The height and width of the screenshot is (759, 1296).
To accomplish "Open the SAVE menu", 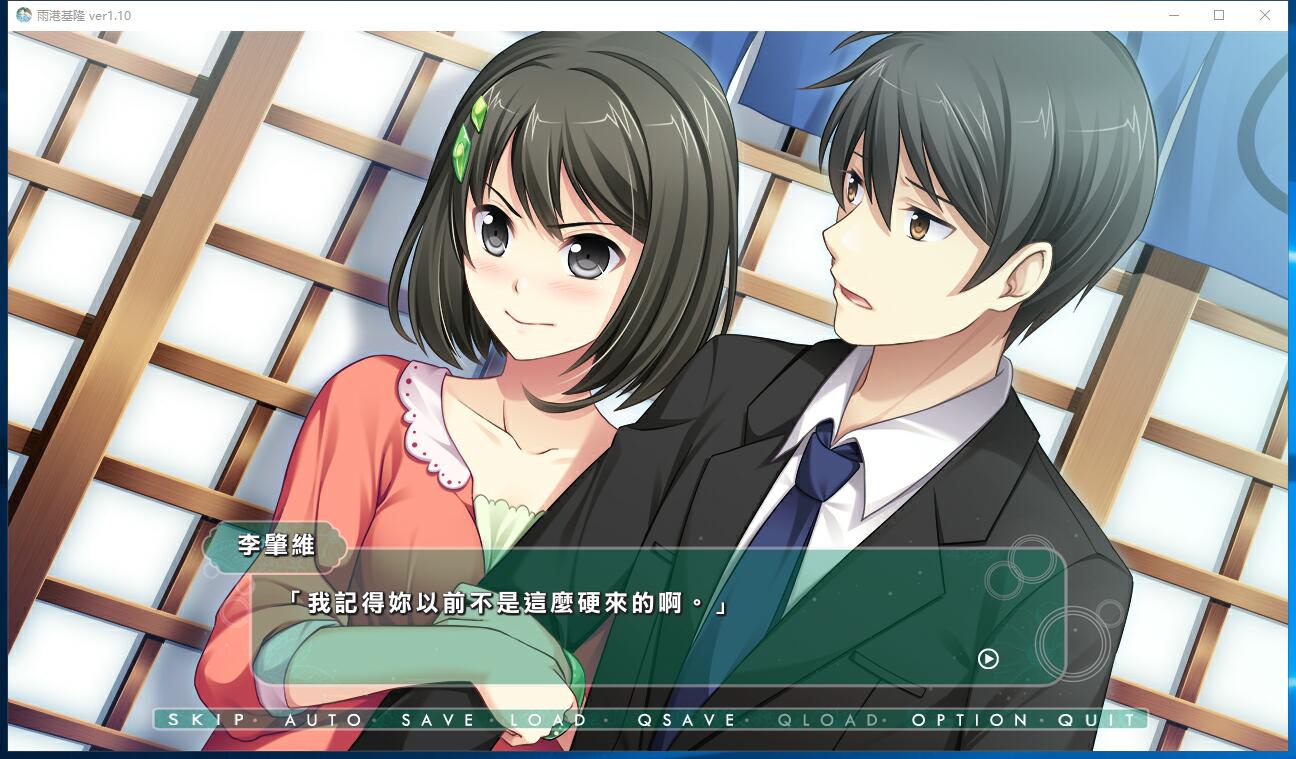I will point(440,720).
